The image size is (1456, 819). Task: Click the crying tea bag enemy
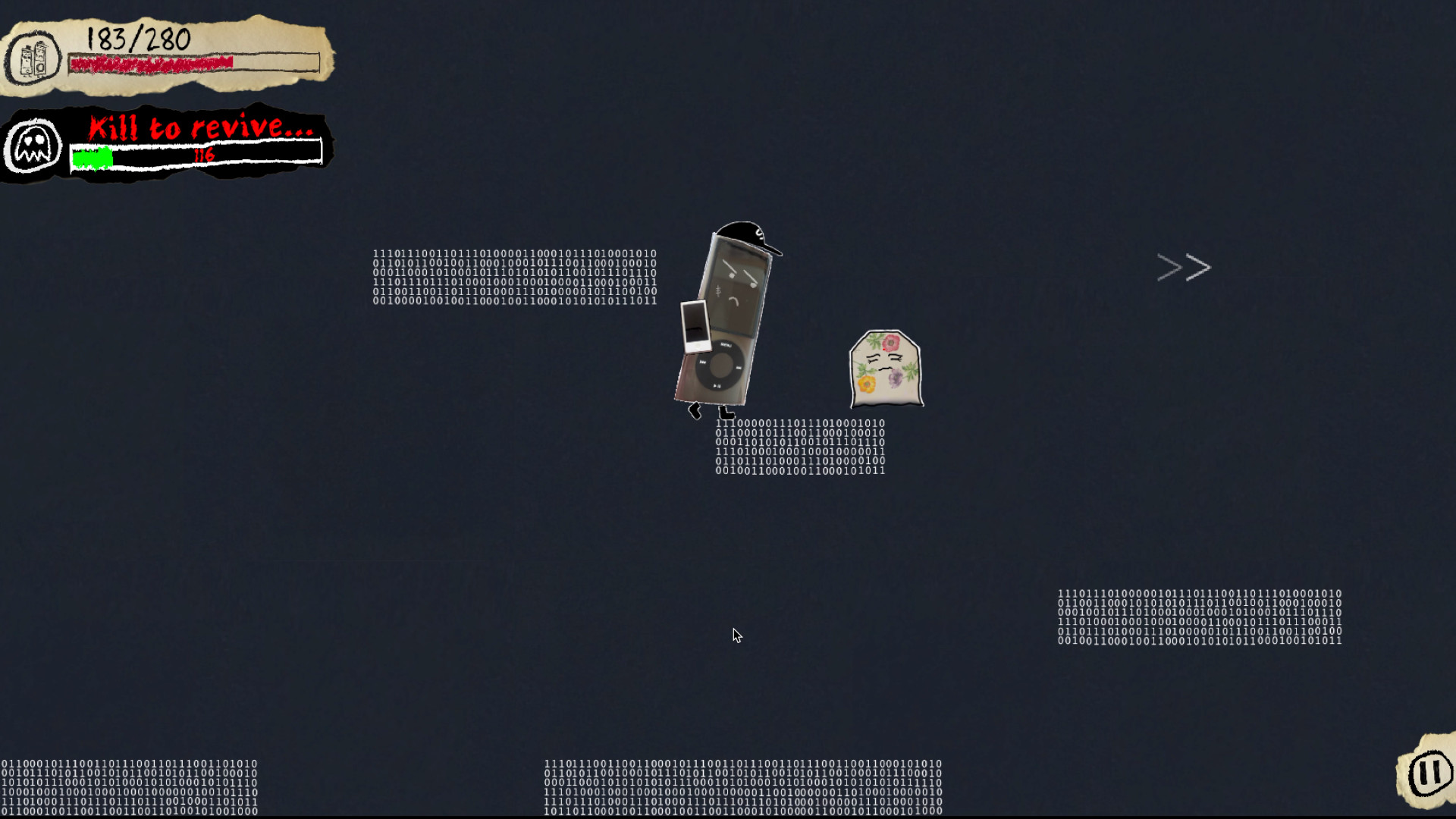[x=886, y=366]
